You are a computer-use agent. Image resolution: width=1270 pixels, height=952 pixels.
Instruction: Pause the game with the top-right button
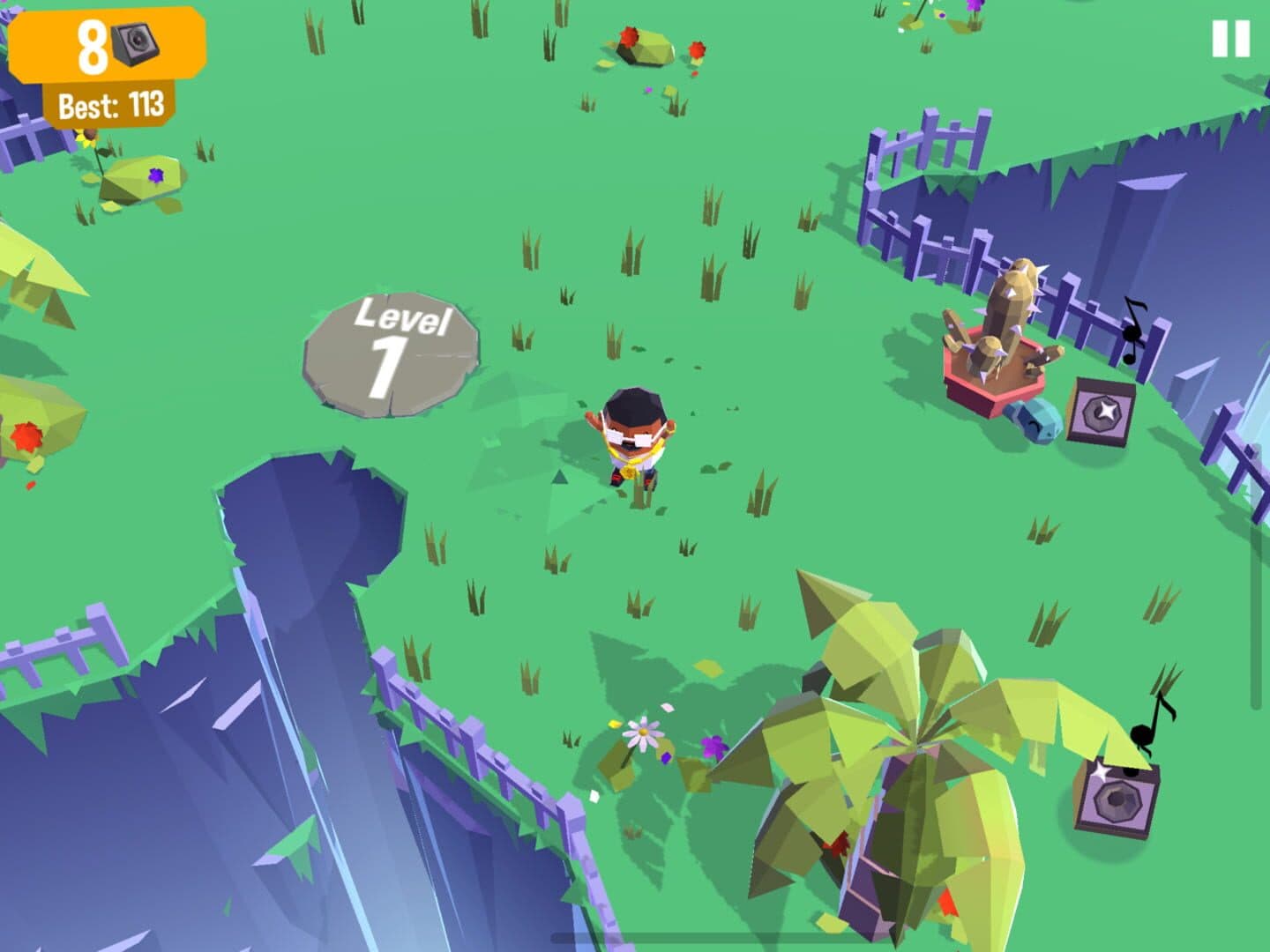click(1230, 39)
